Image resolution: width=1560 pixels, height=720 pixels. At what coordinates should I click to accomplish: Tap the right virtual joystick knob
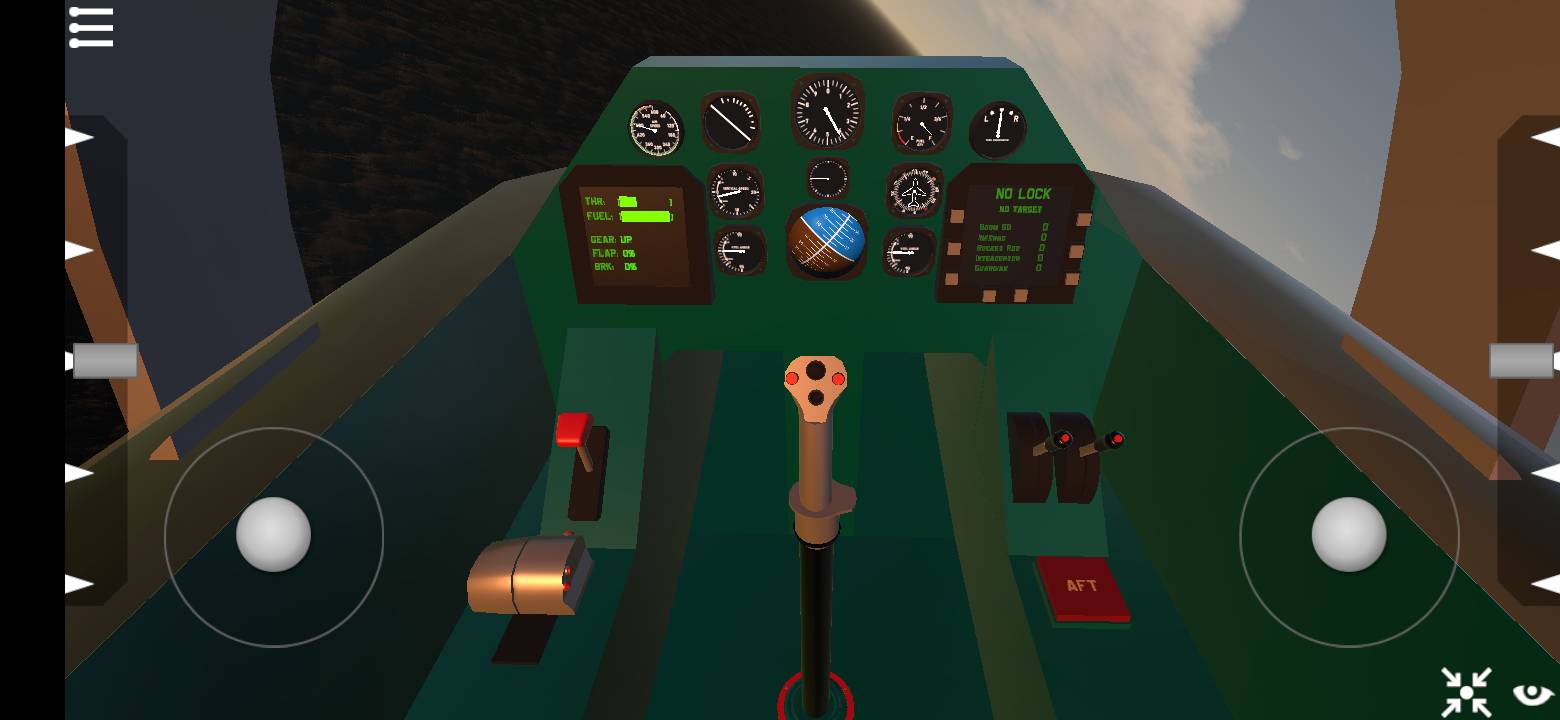tap(1348, 535)
